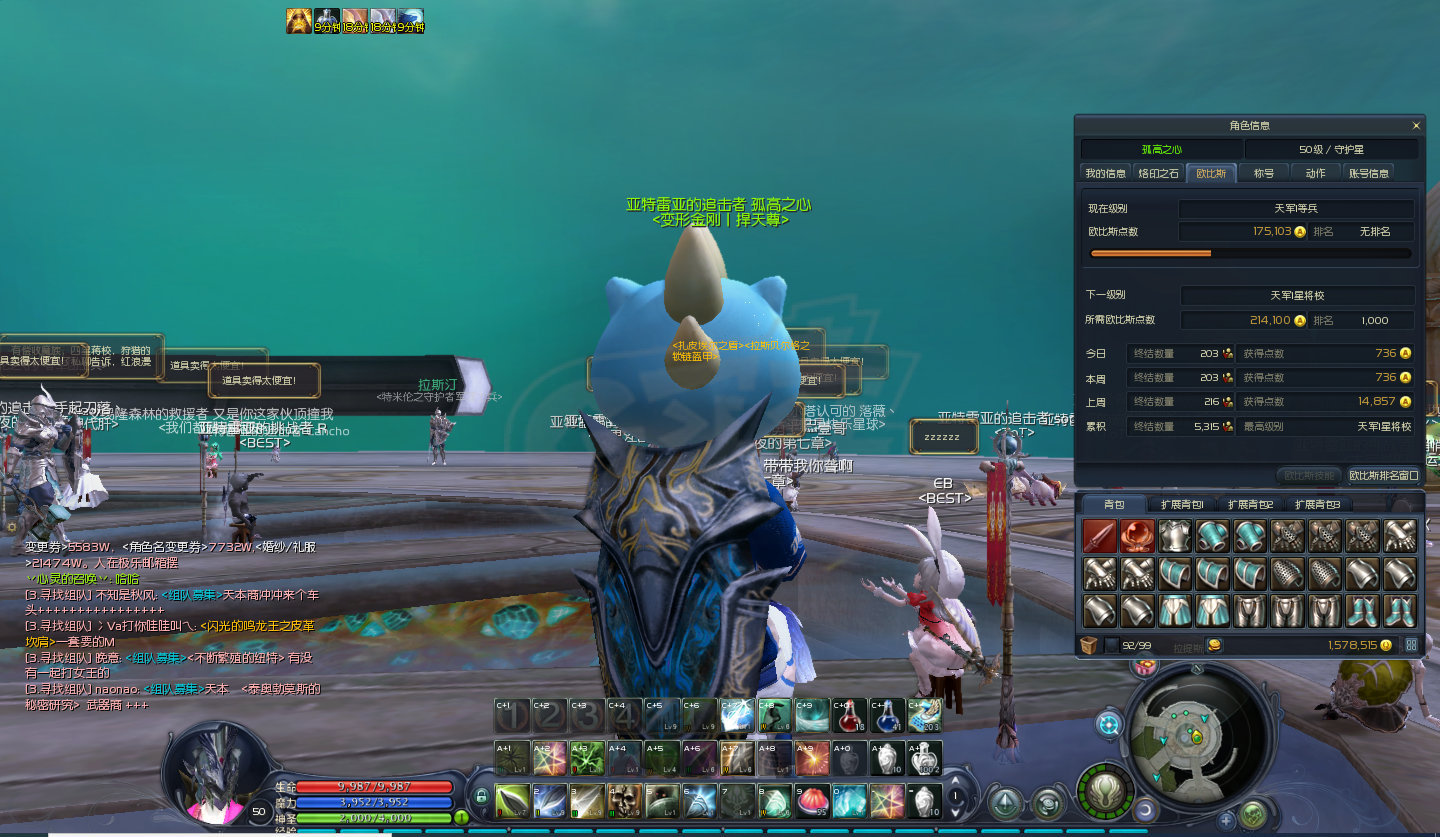The height and width of the screenshot is (837, 1440).
Task: Select the 称号 titles tab
Action: click(x=1264, y=173)
